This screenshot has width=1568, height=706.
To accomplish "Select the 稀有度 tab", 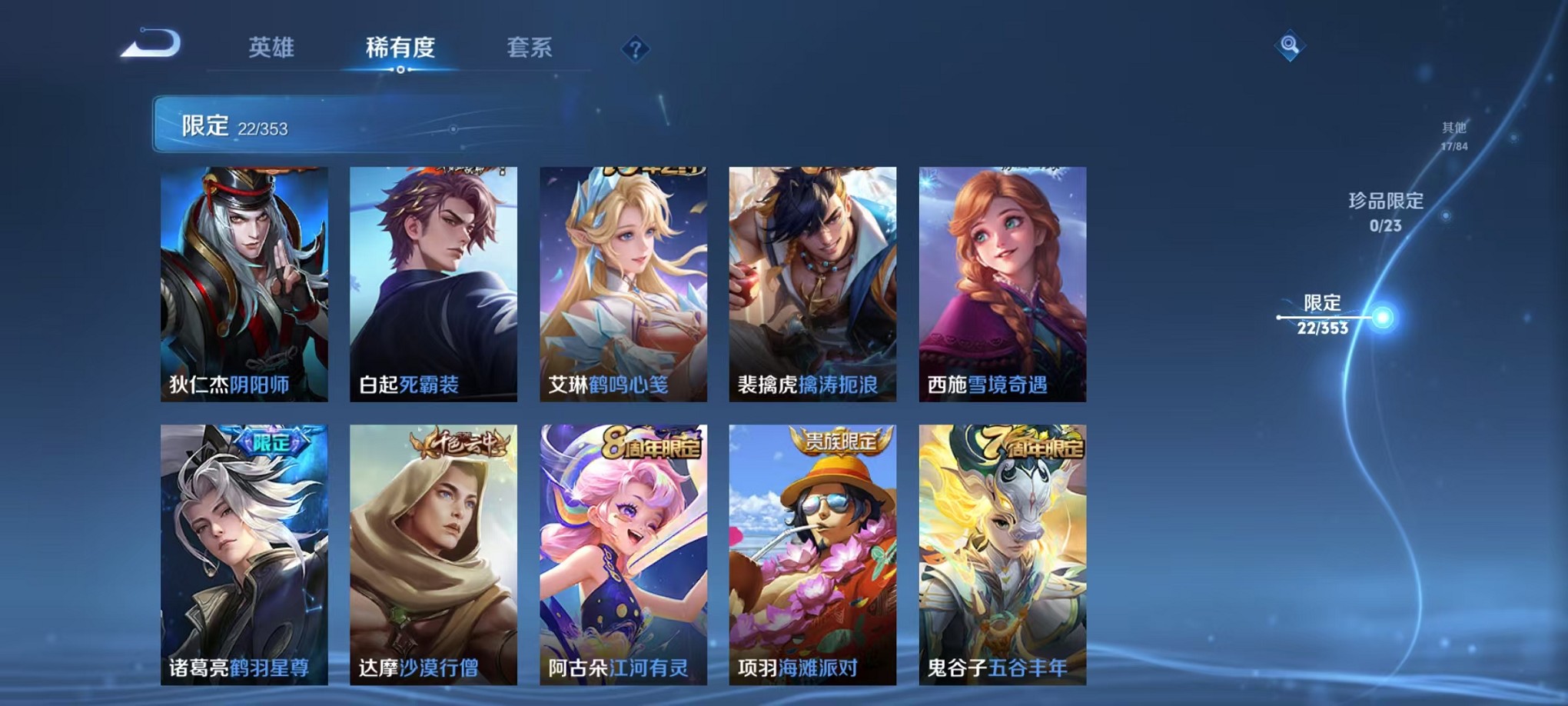I will (400, 48).
